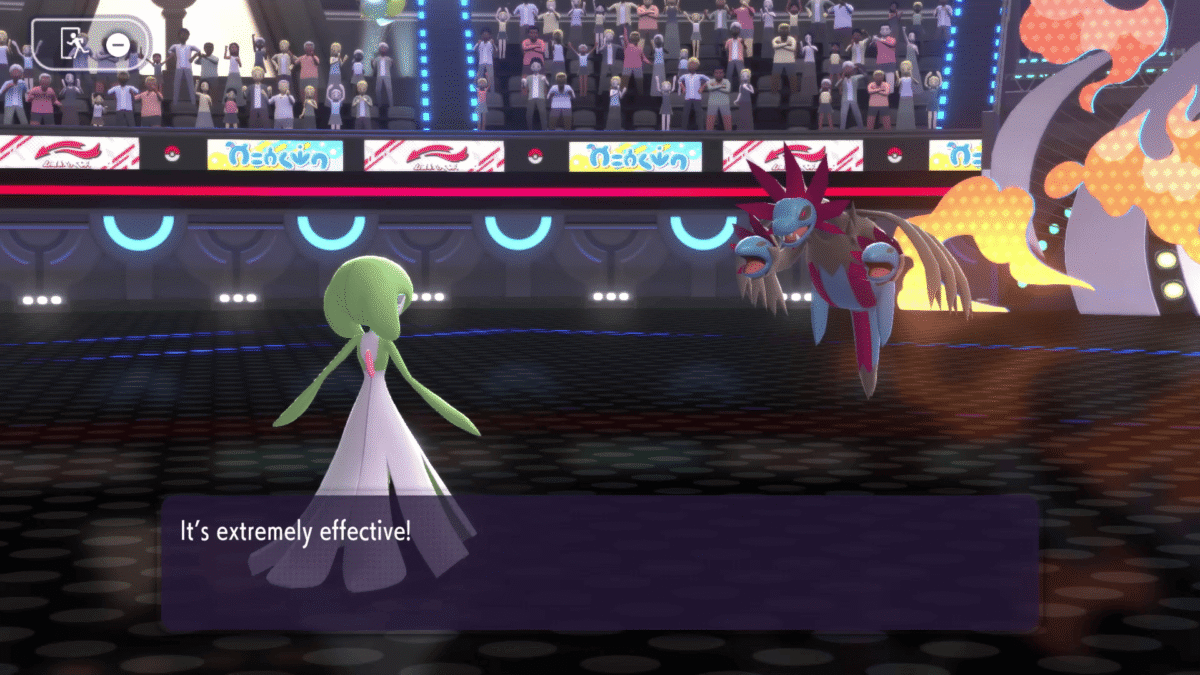Click the exit battle running-figure icon

(x=75, y=43)
